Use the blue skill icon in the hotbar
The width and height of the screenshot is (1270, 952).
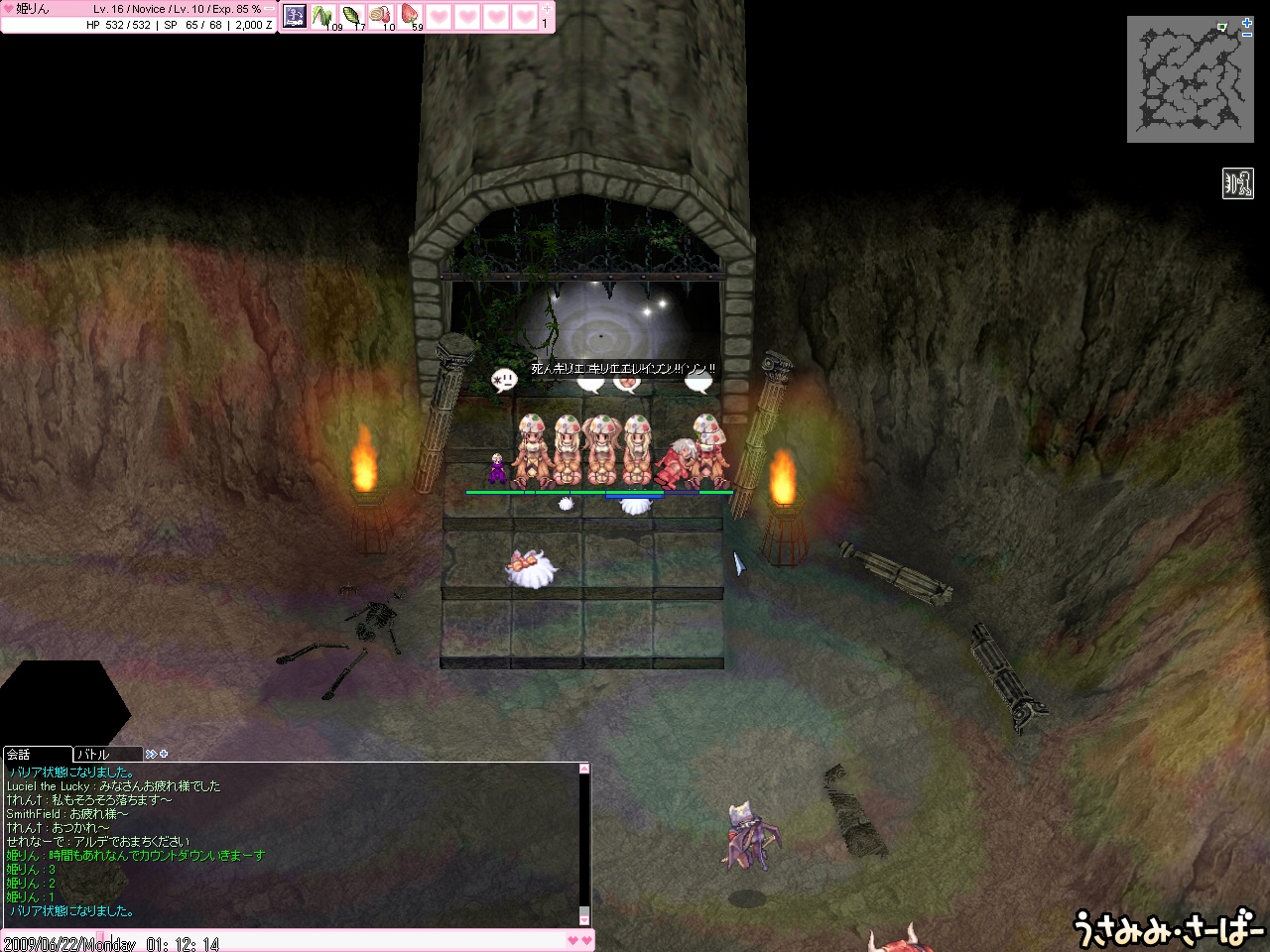click(295, 16)
